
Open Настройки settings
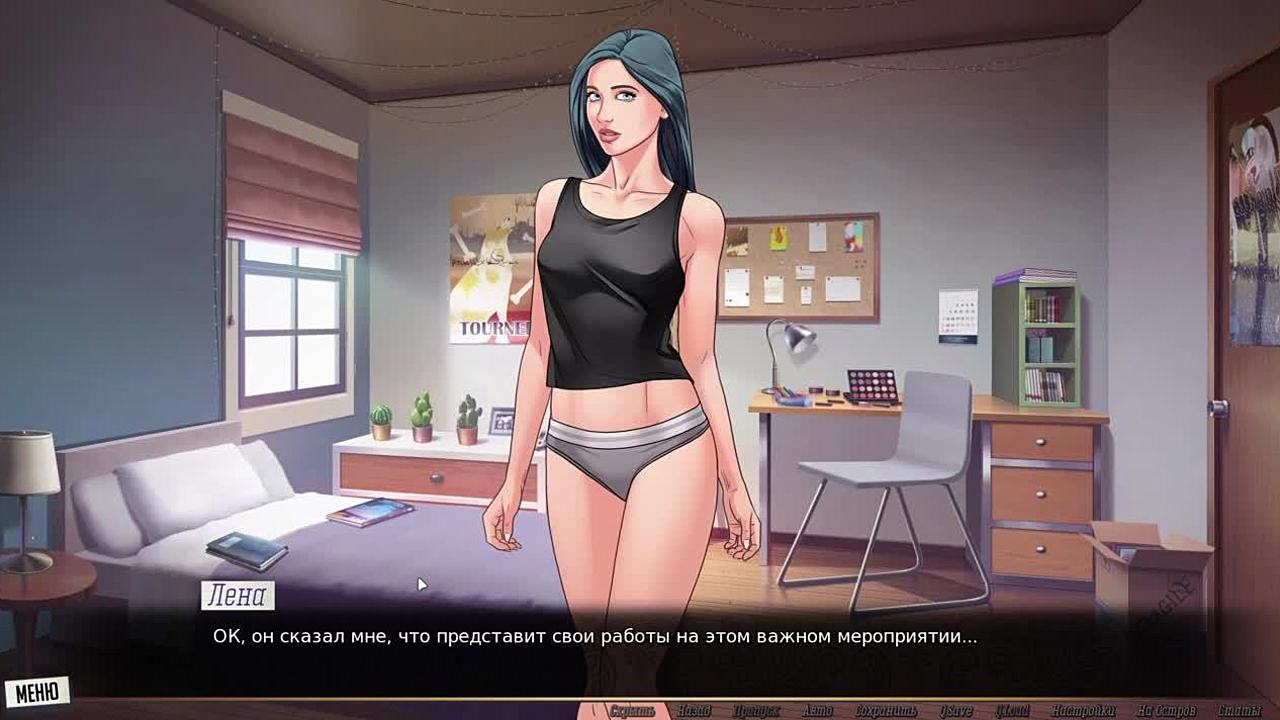click(1083, 711)
